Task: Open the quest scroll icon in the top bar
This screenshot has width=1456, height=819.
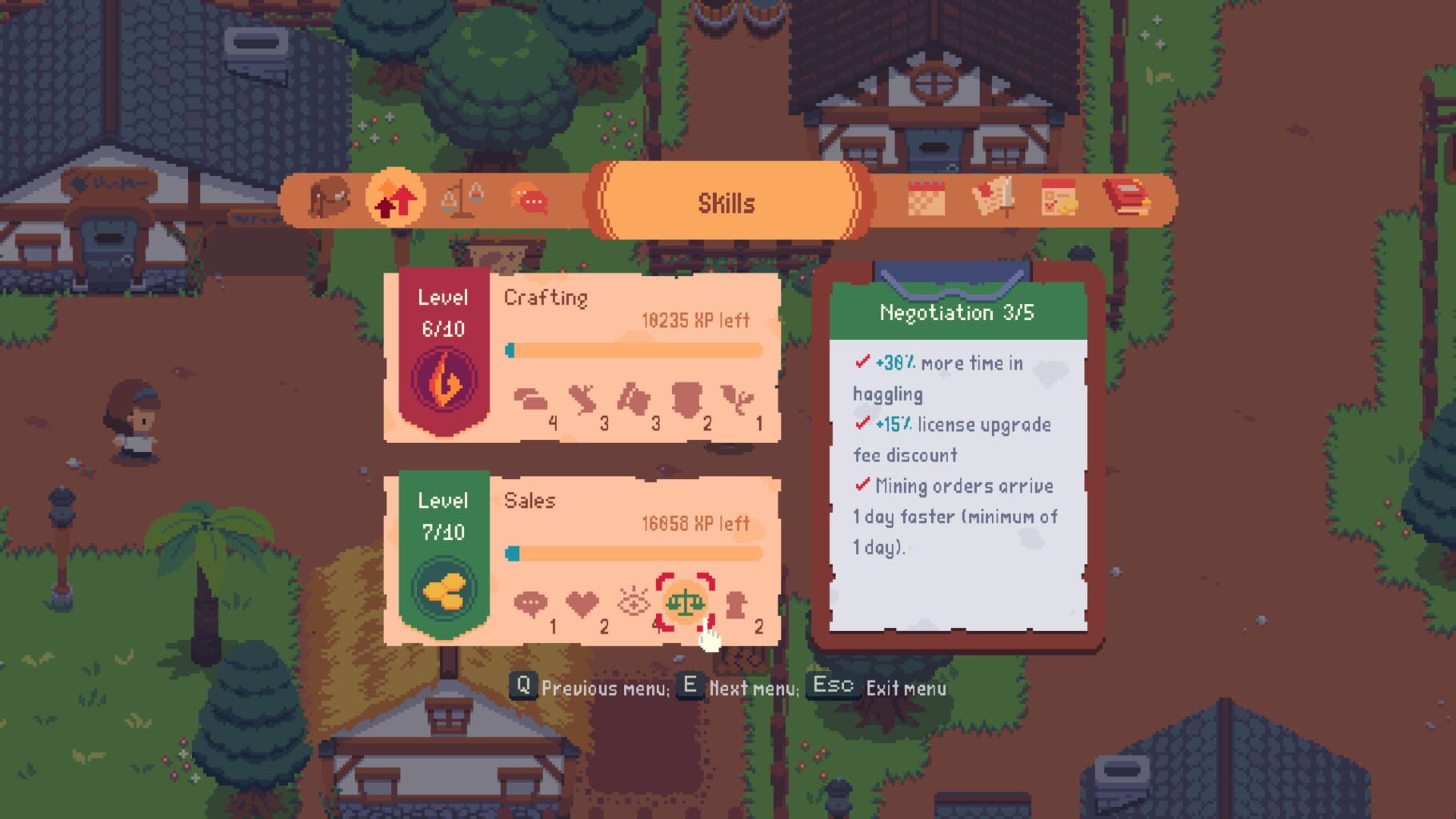Action: 992,198
